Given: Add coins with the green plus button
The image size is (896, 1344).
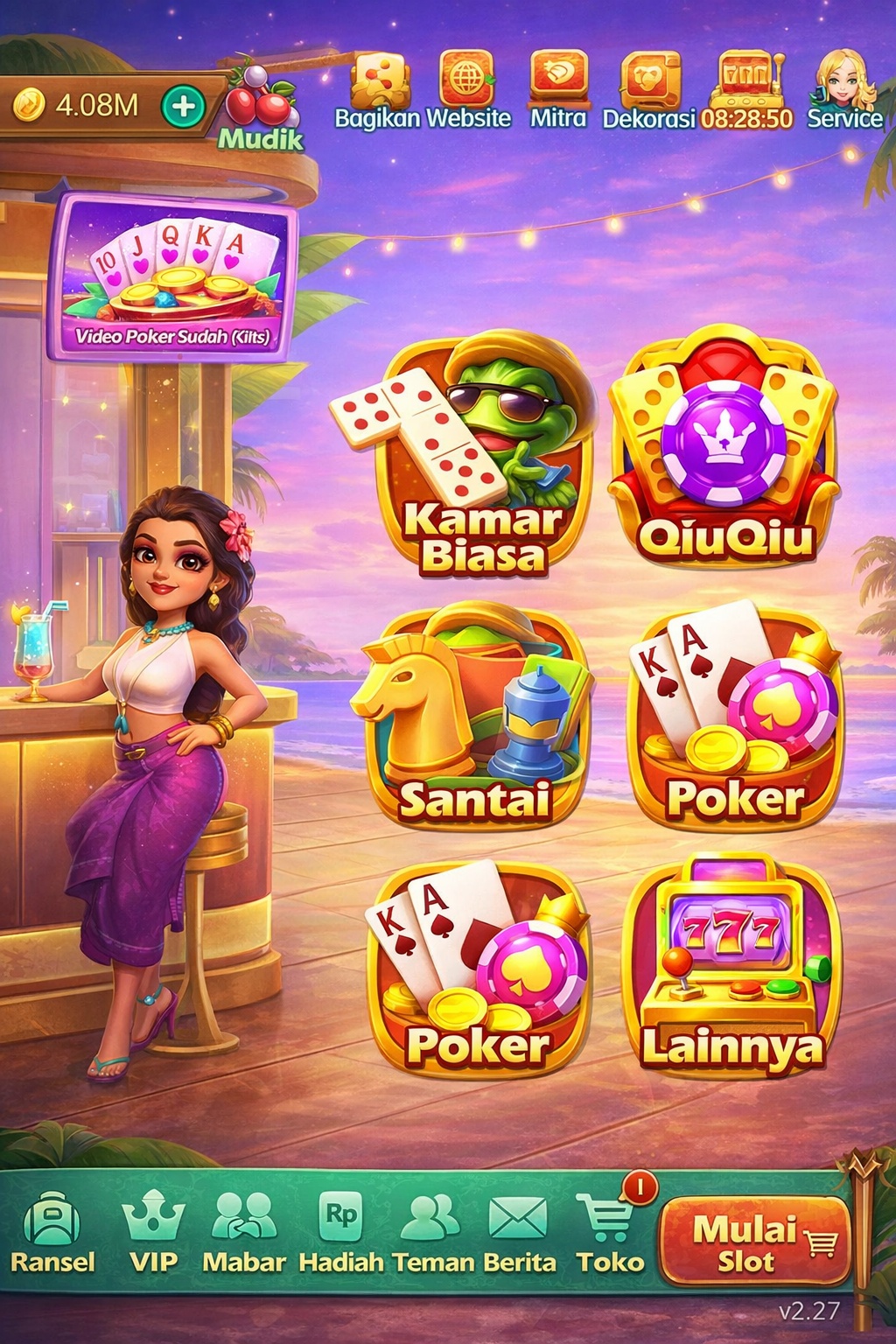Looking at the screenshot, I should pyautogui.click(x=183, y=107).
